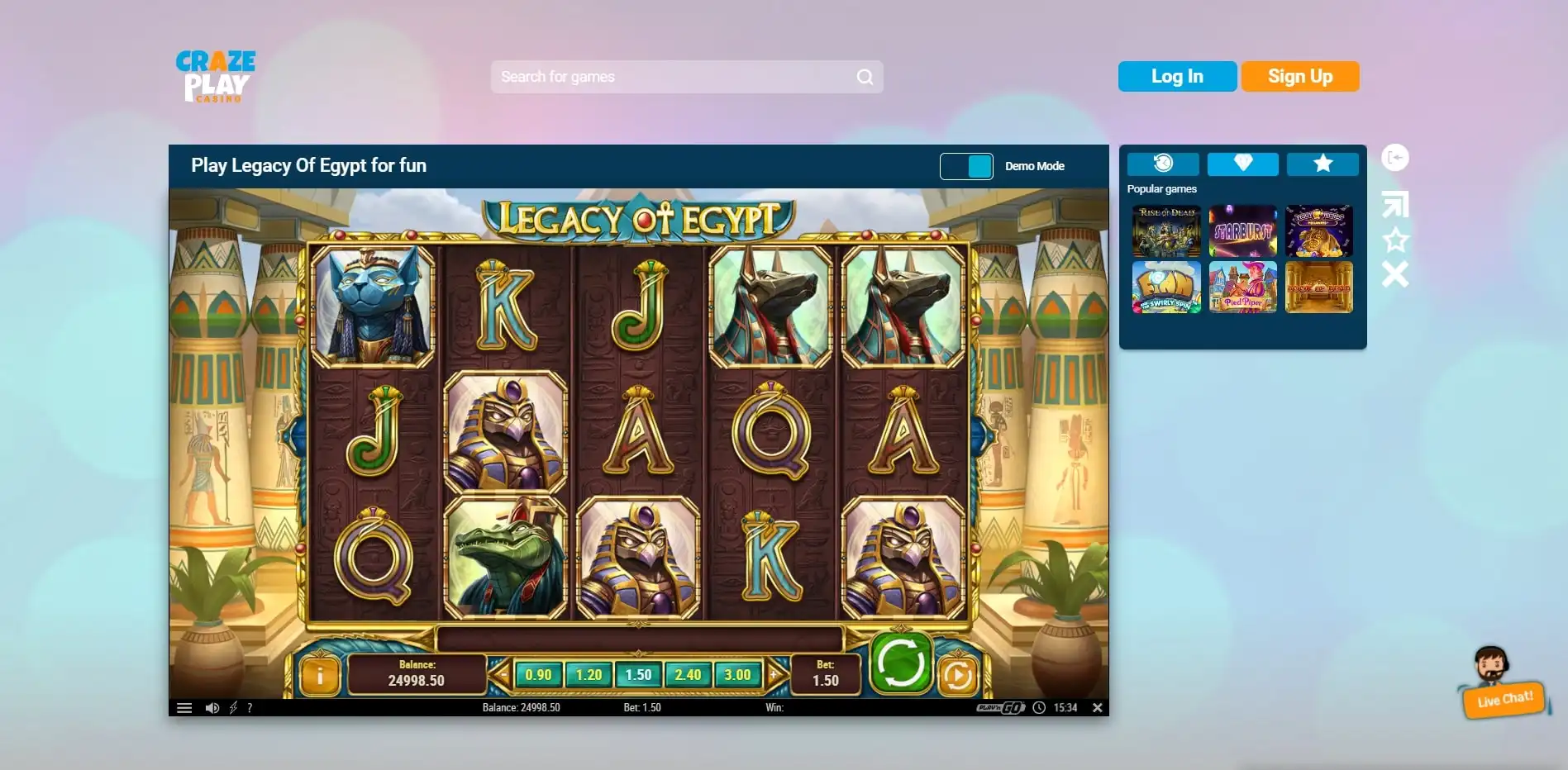Open the paytable info button
The height and width of the screenshot is (770, 1568).
pos(320,676)
